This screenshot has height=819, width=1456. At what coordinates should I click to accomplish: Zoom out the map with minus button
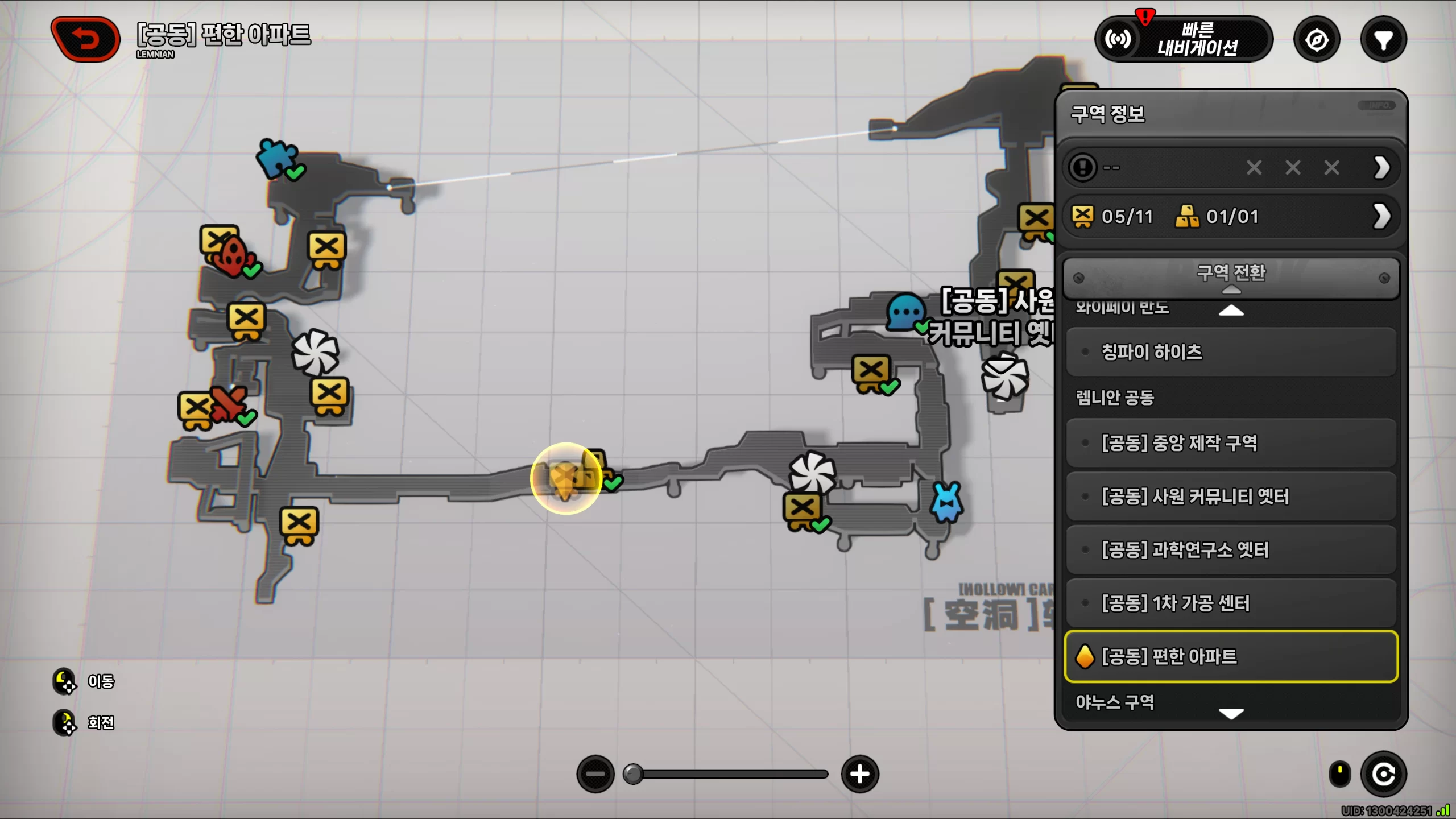click(x=595, y=774)
